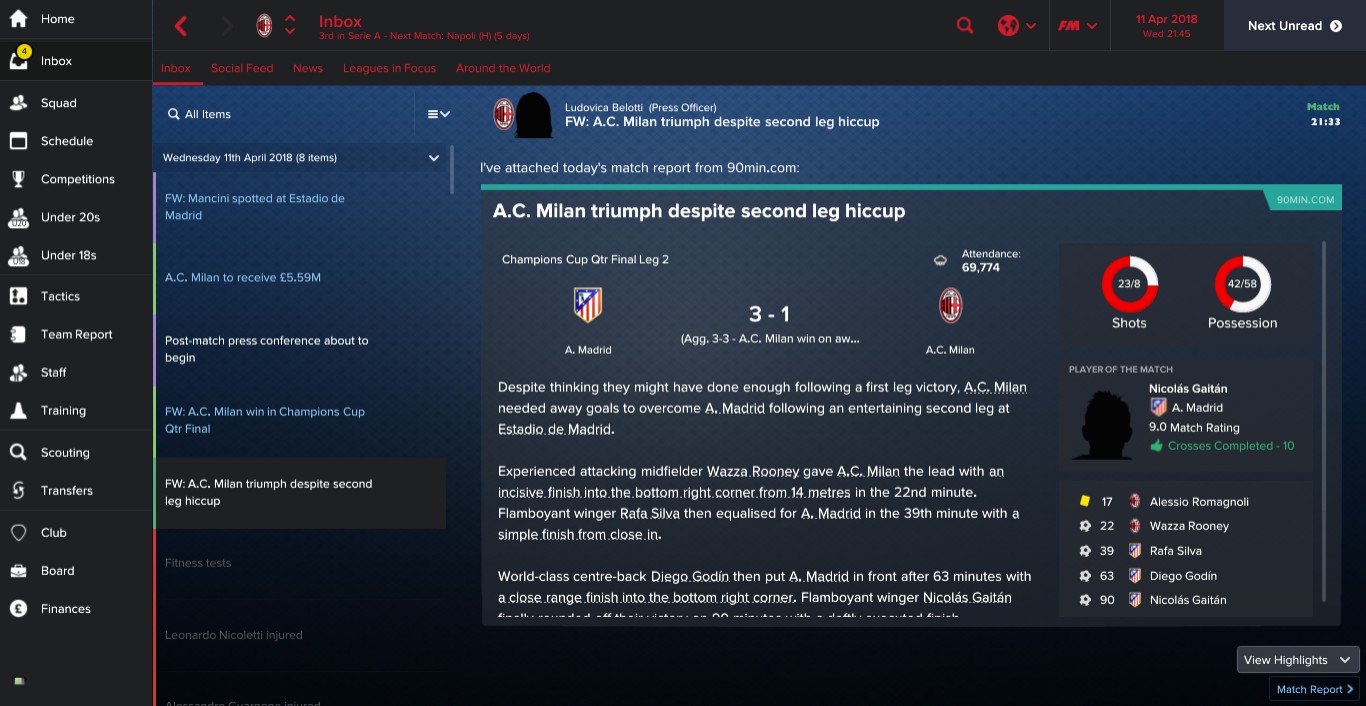1366x706 pixels.
Task: Select 'A.C. Milan to receive £5.59M' message
Action: click(x=243, y=277)
